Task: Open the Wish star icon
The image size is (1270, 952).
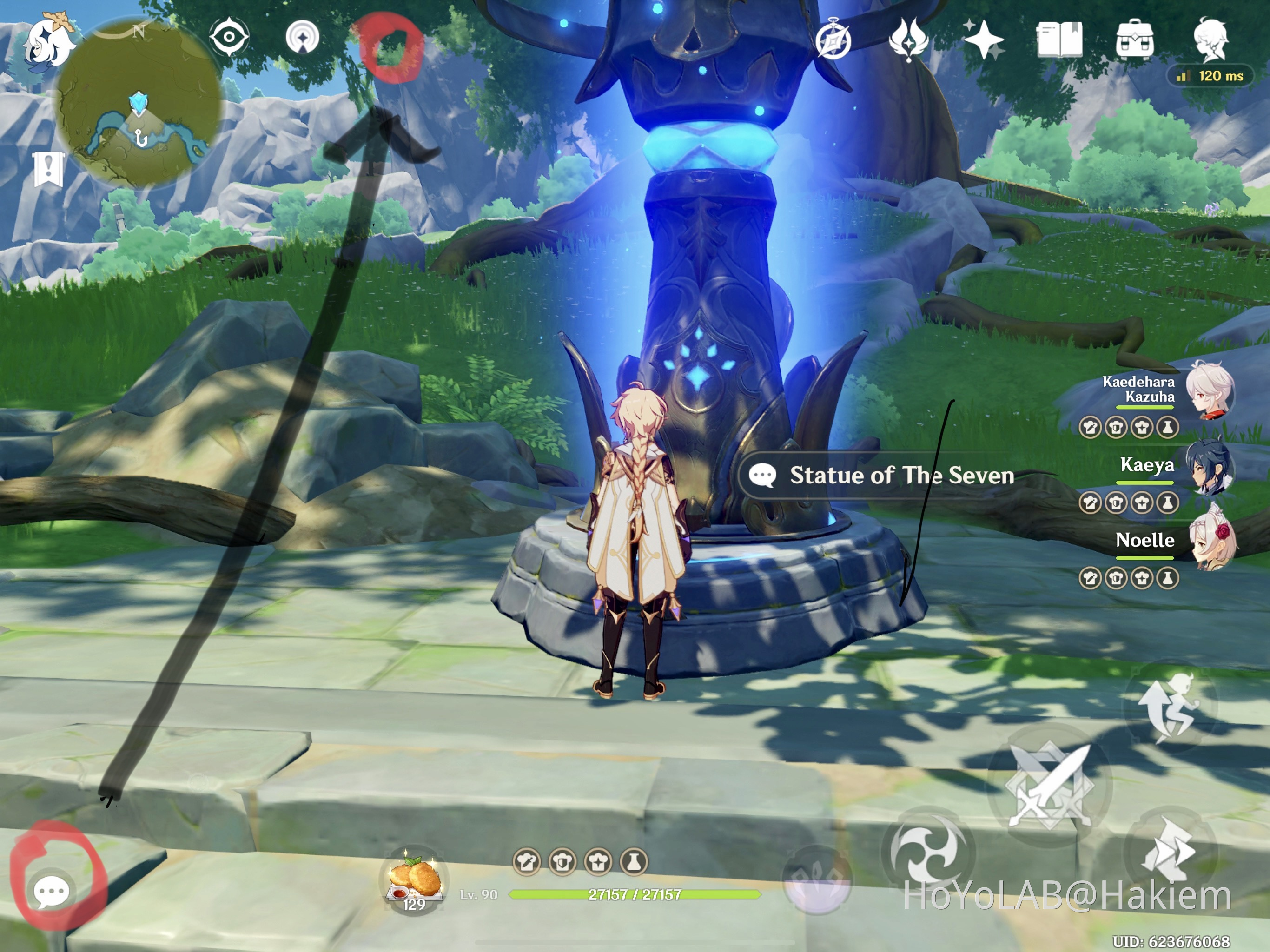Action: (984, 40)
